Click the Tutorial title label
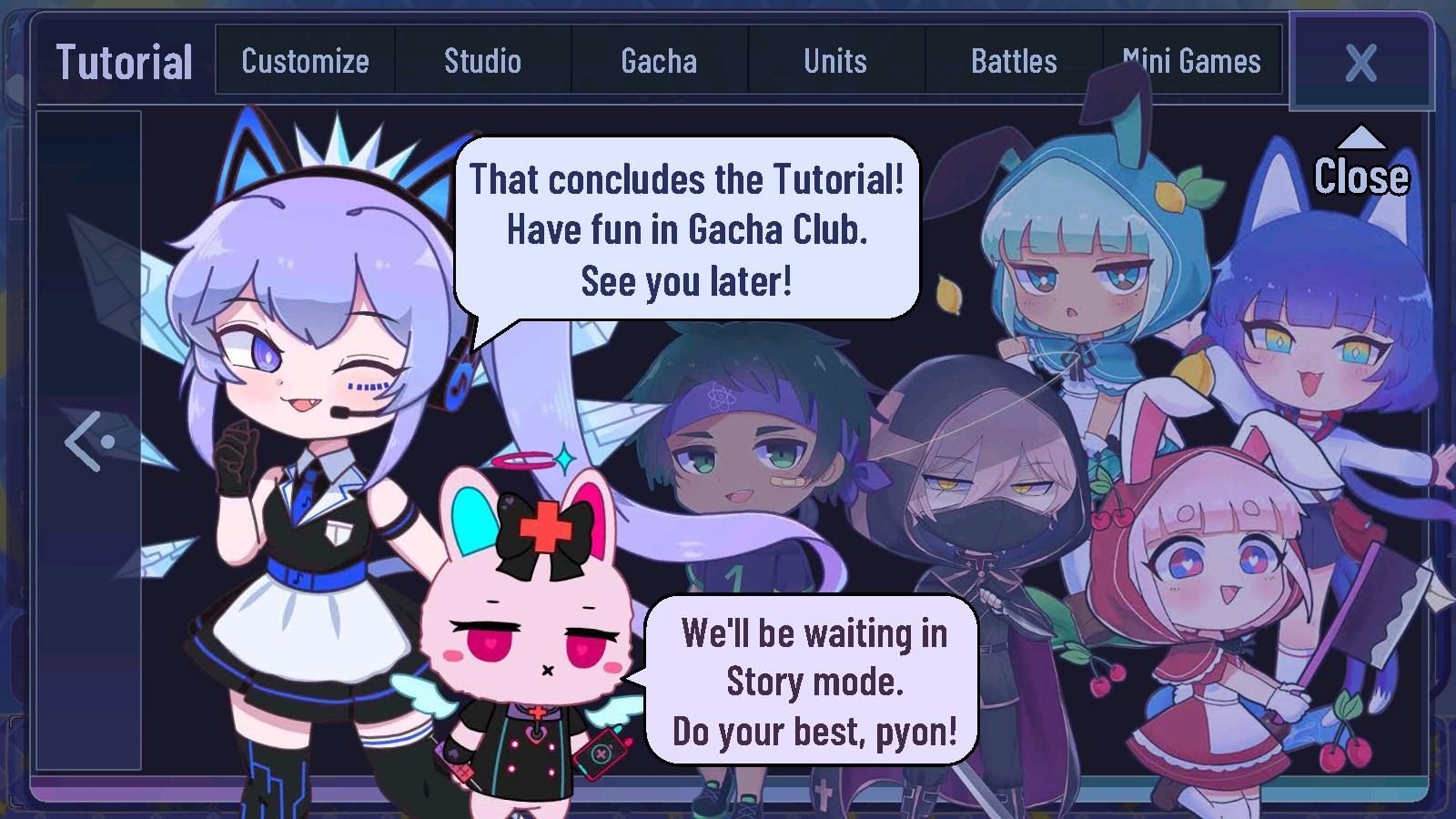Image resolution: width=1456 pixels, height=819 pixels. click(x=125, y=61)
